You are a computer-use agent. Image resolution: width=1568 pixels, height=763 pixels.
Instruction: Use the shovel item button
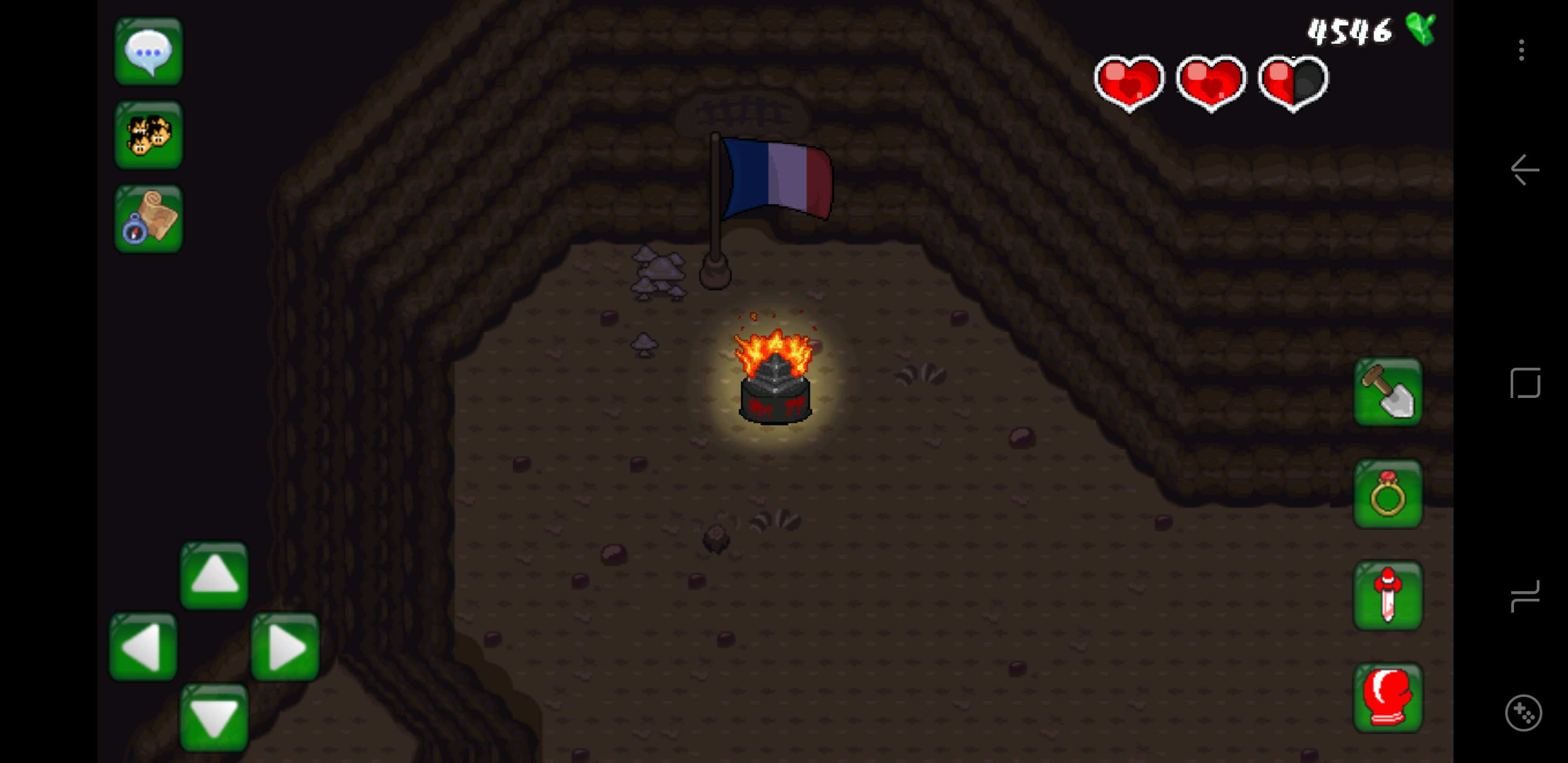(x=1387, y=392)
